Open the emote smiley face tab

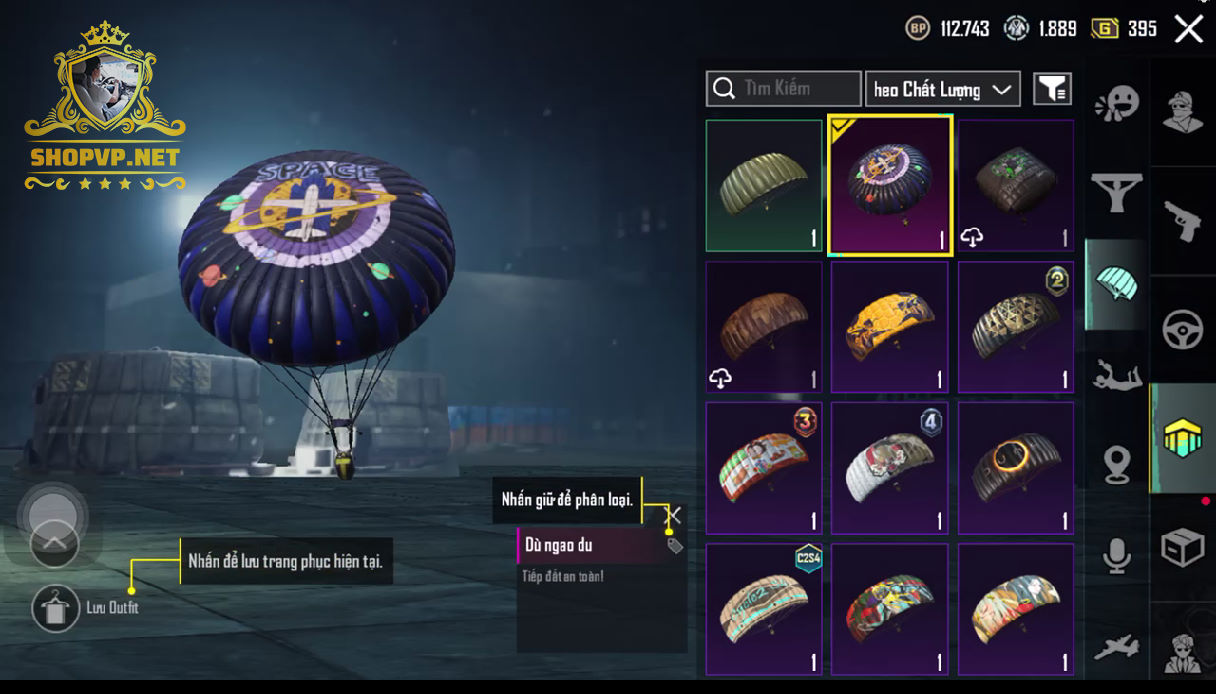coord(1116,104)
